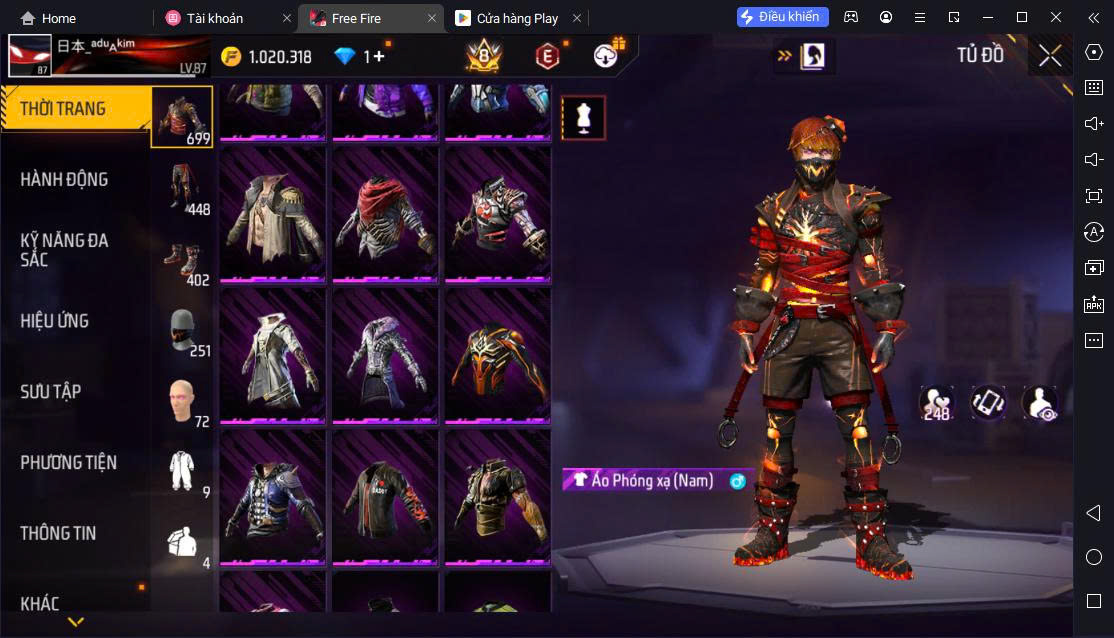Select the orange and black armor top
1114x638 pixels.
(497, 354)
